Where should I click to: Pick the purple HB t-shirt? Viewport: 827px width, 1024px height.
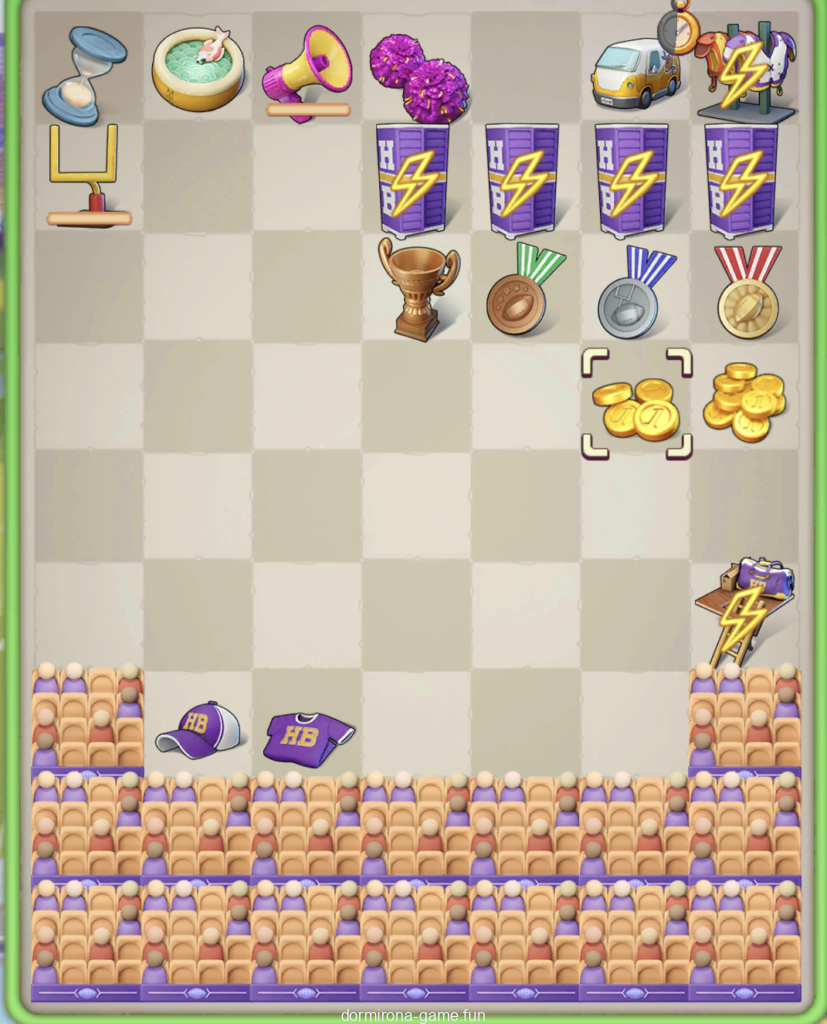[307, 738]
